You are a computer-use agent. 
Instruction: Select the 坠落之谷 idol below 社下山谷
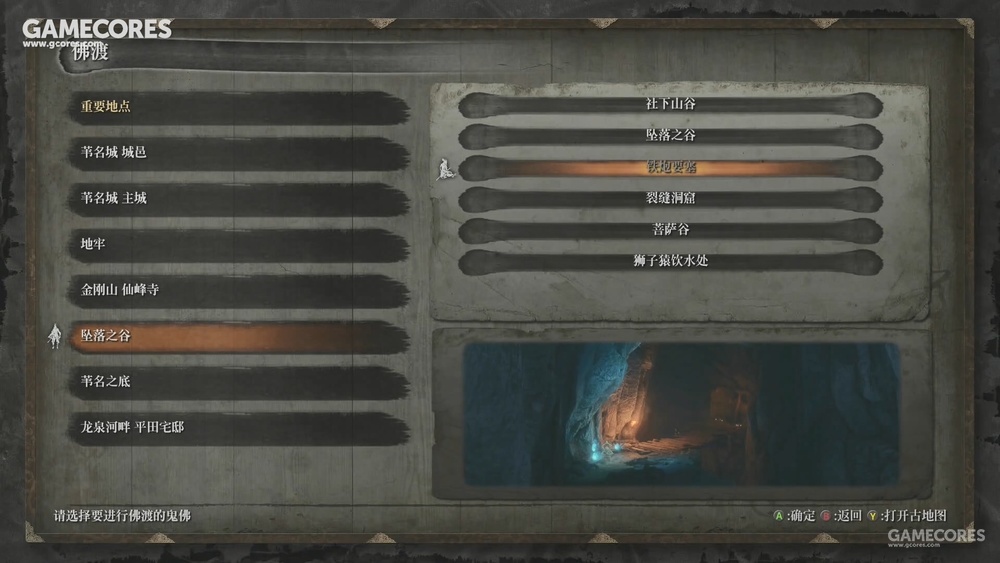tap(670, 136)
